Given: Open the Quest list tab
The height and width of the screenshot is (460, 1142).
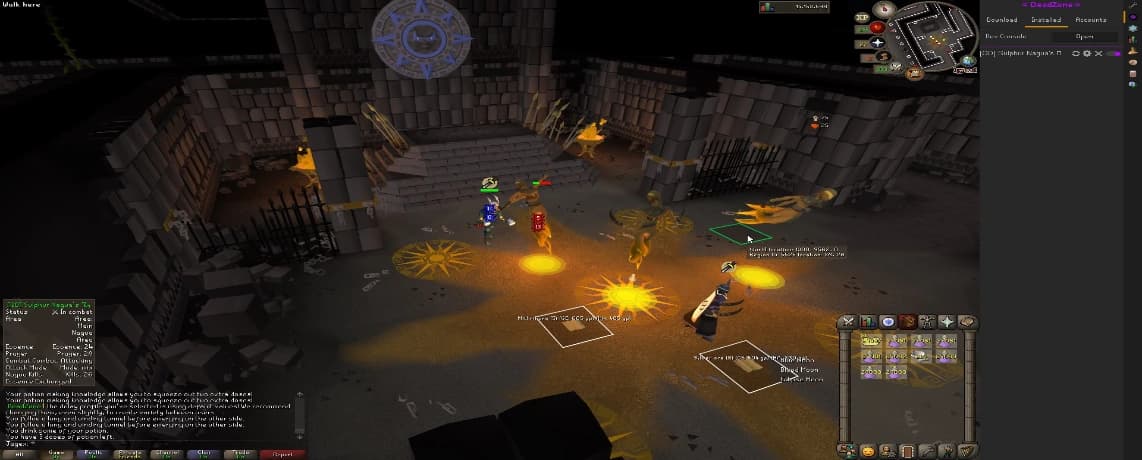Looking at the screenshot, I should click(887, 321).
